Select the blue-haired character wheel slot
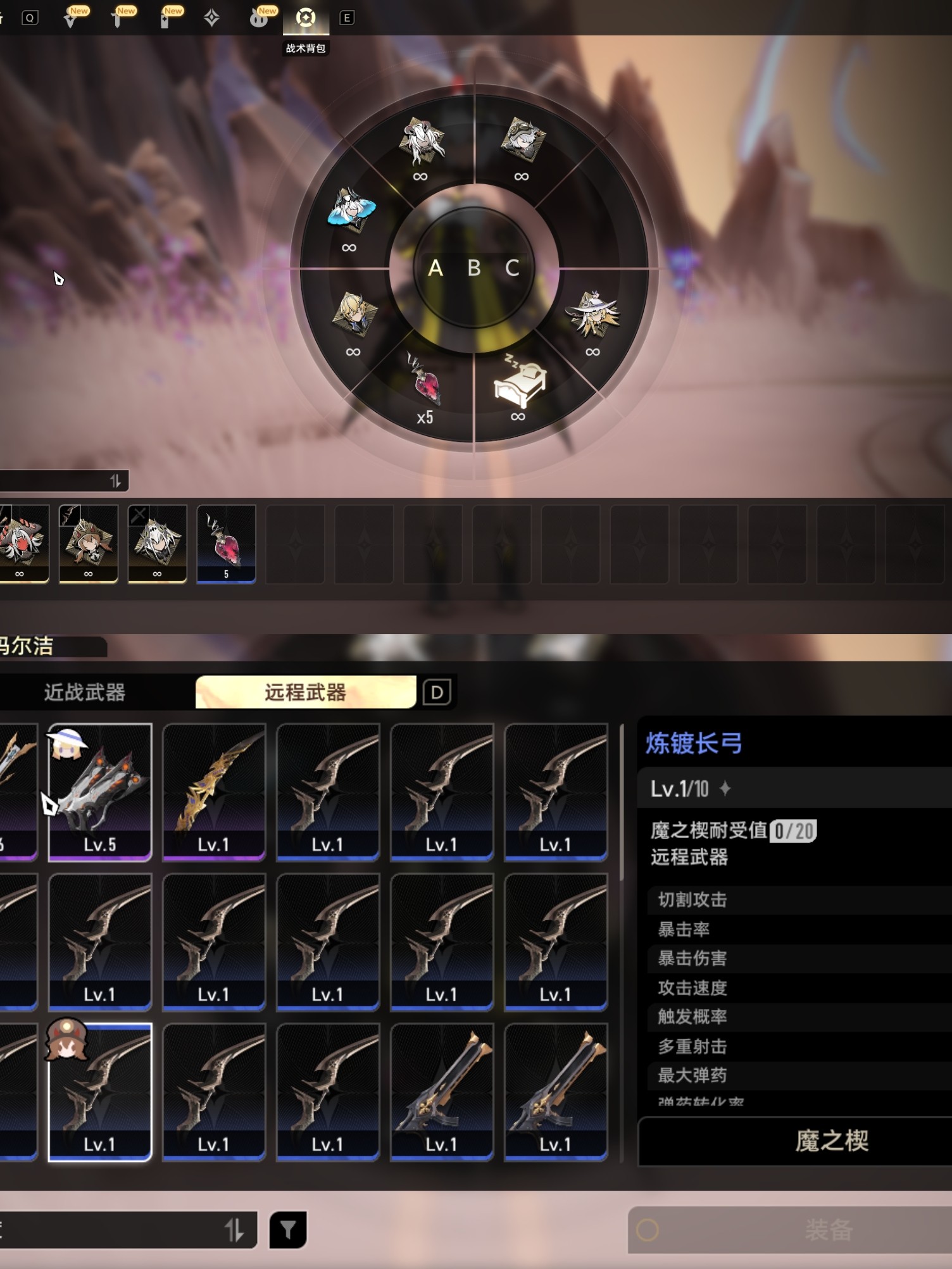Viewport: 952px width, 1269px height. pos(352,211)
